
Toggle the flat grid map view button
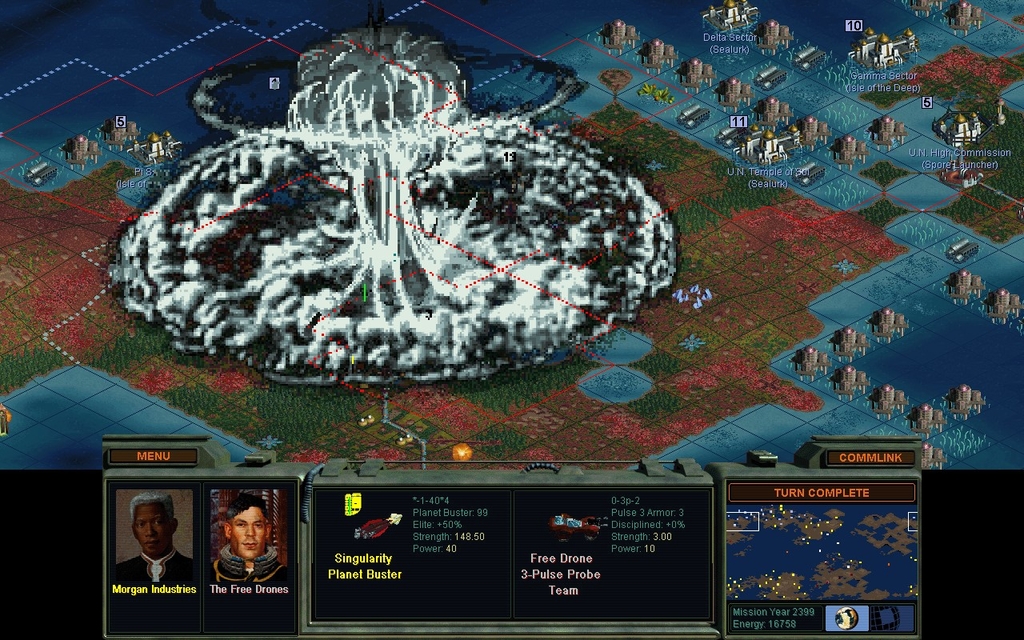click(886, 617)
